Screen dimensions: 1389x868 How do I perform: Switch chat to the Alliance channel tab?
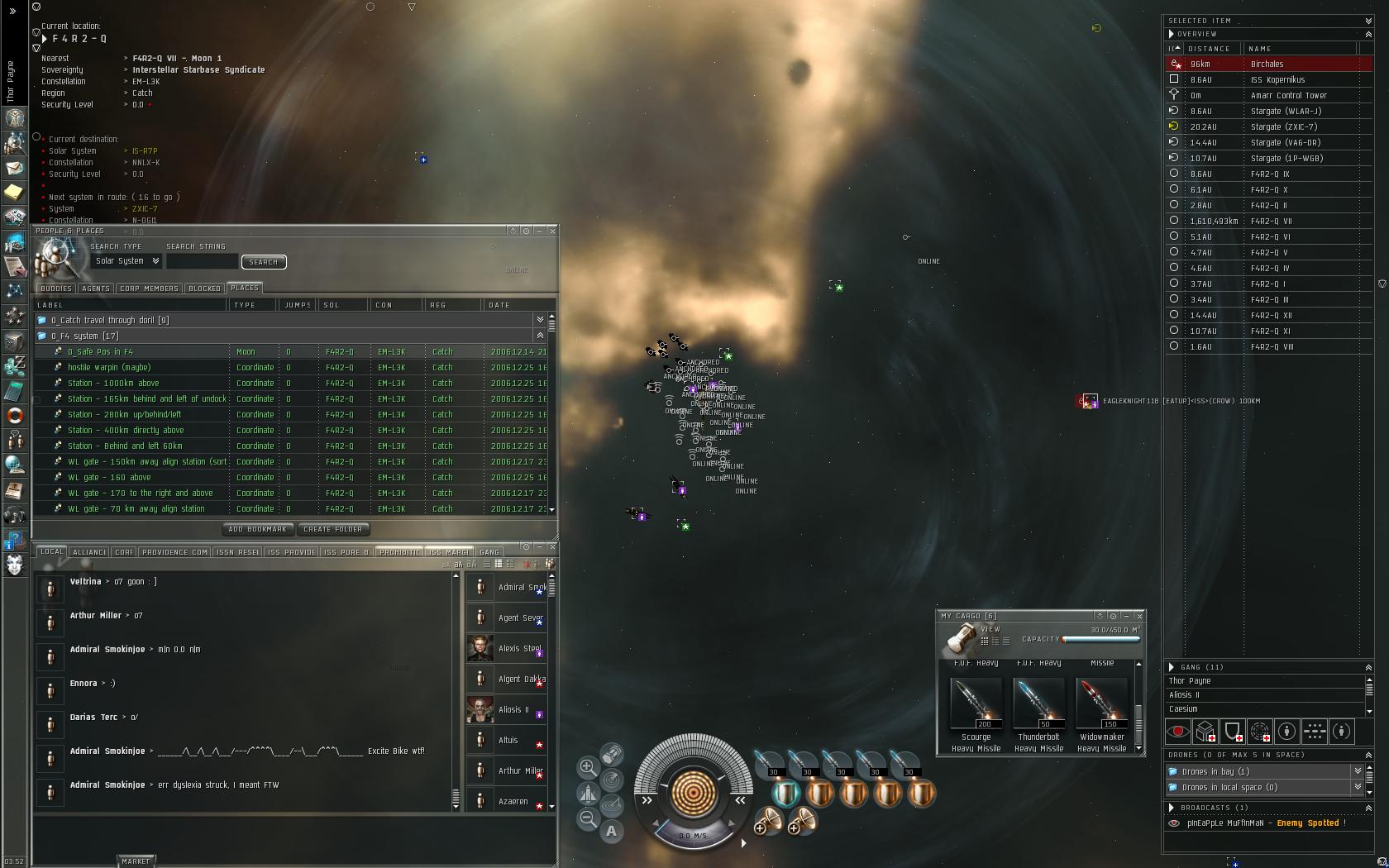(89, 552)
